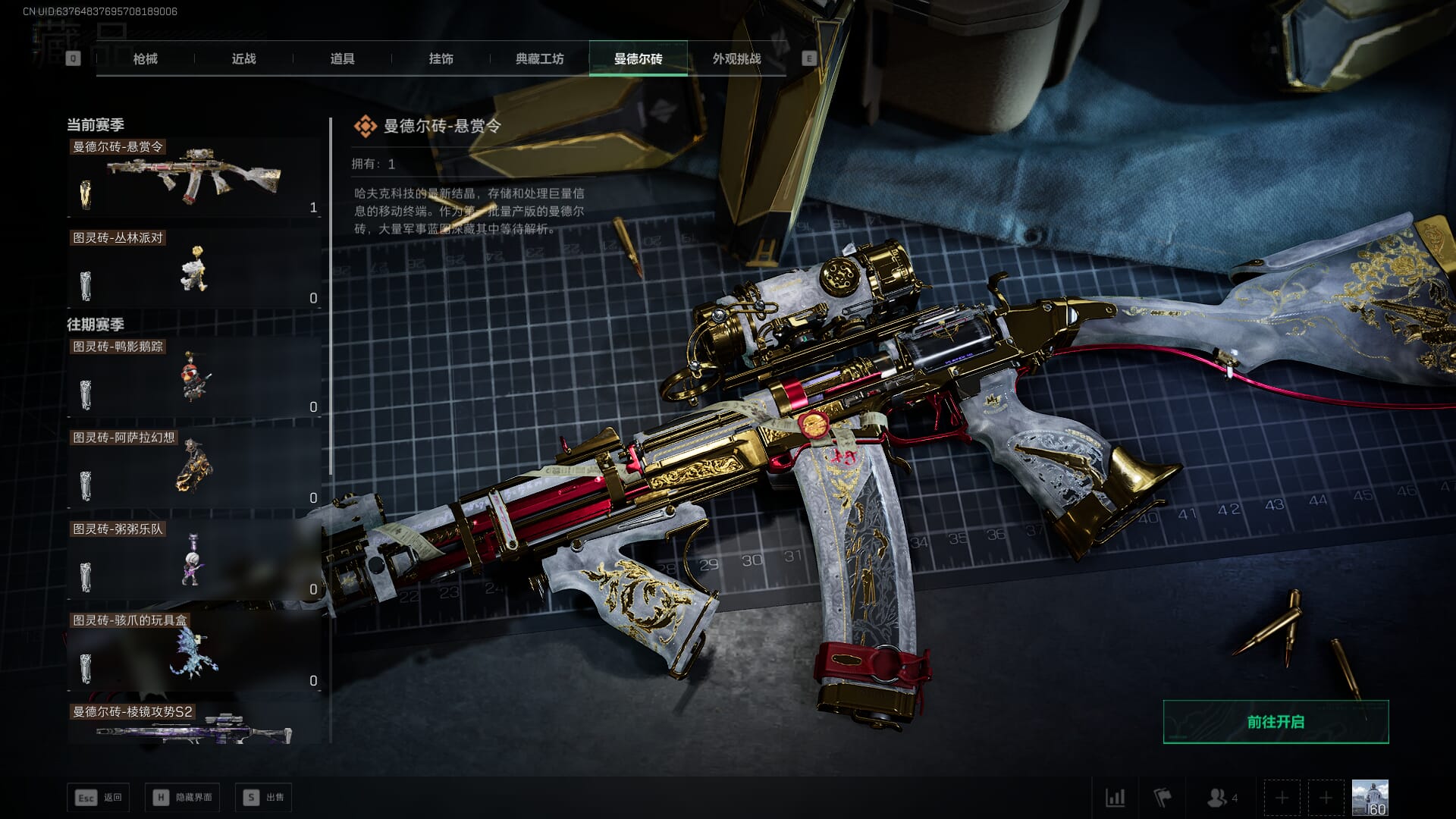
Task: Choose the 图灵砖-粥粥乐队 entry
Action: tap(193, 560)
